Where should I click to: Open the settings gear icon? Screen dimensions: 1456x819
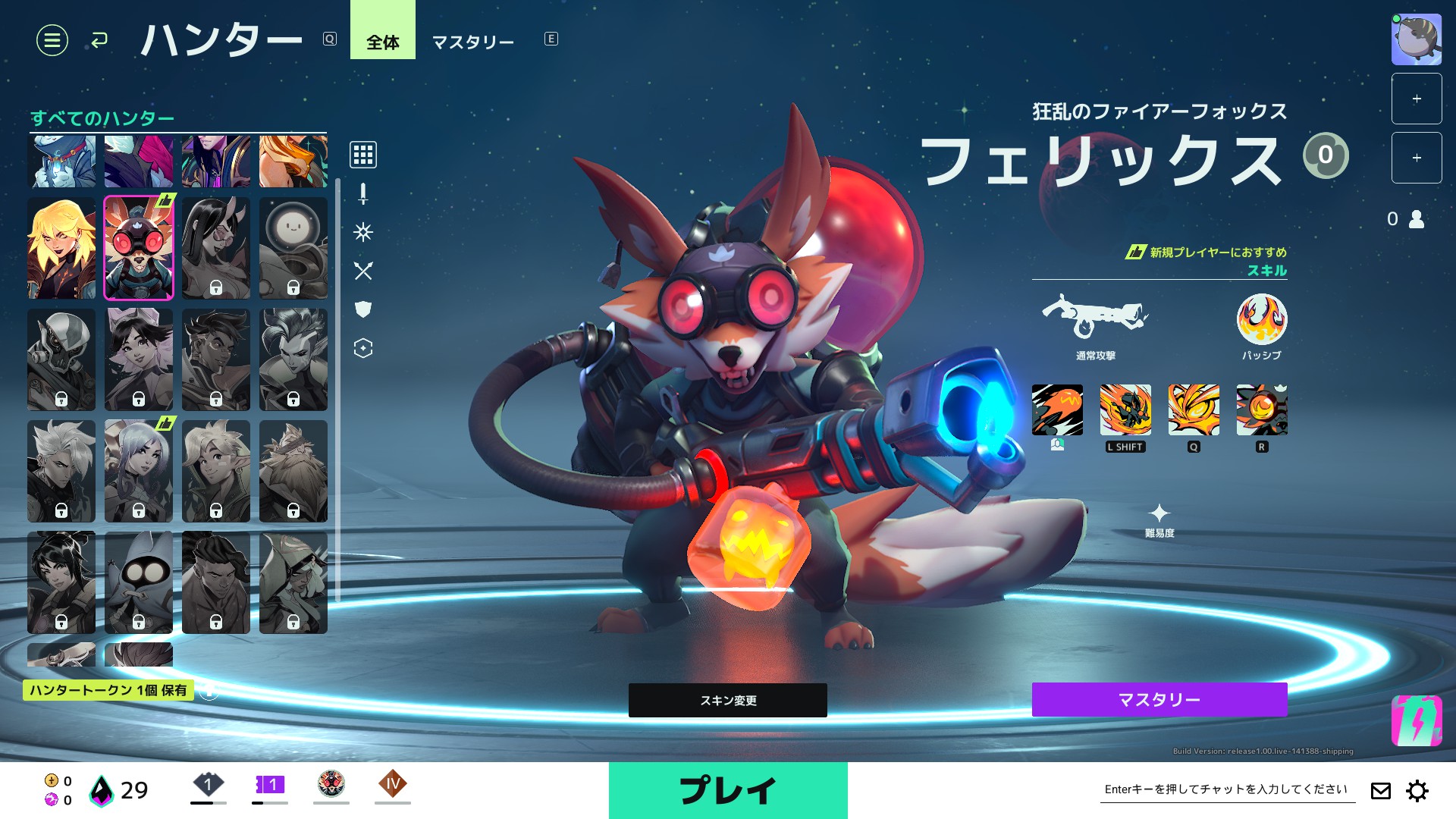coord(1417,791)
